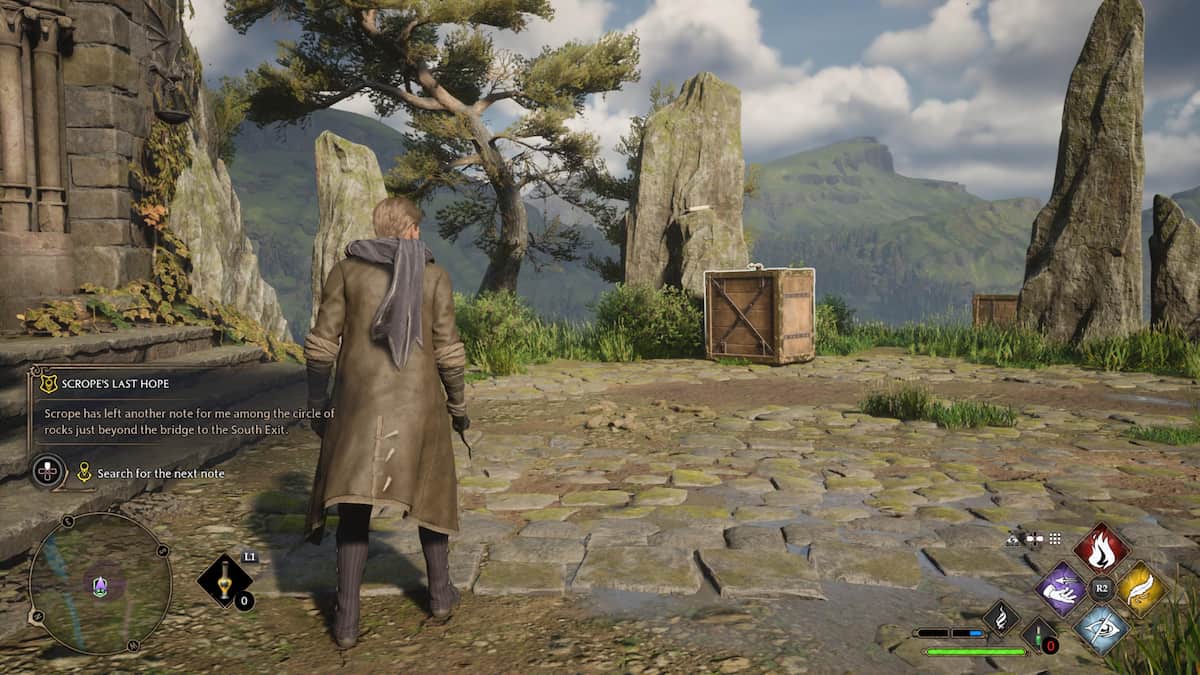Image resolution: width=1200 pixels, height=675 pixels.
Task: Activate the purple Accio hand spell
Action: 1060,589
